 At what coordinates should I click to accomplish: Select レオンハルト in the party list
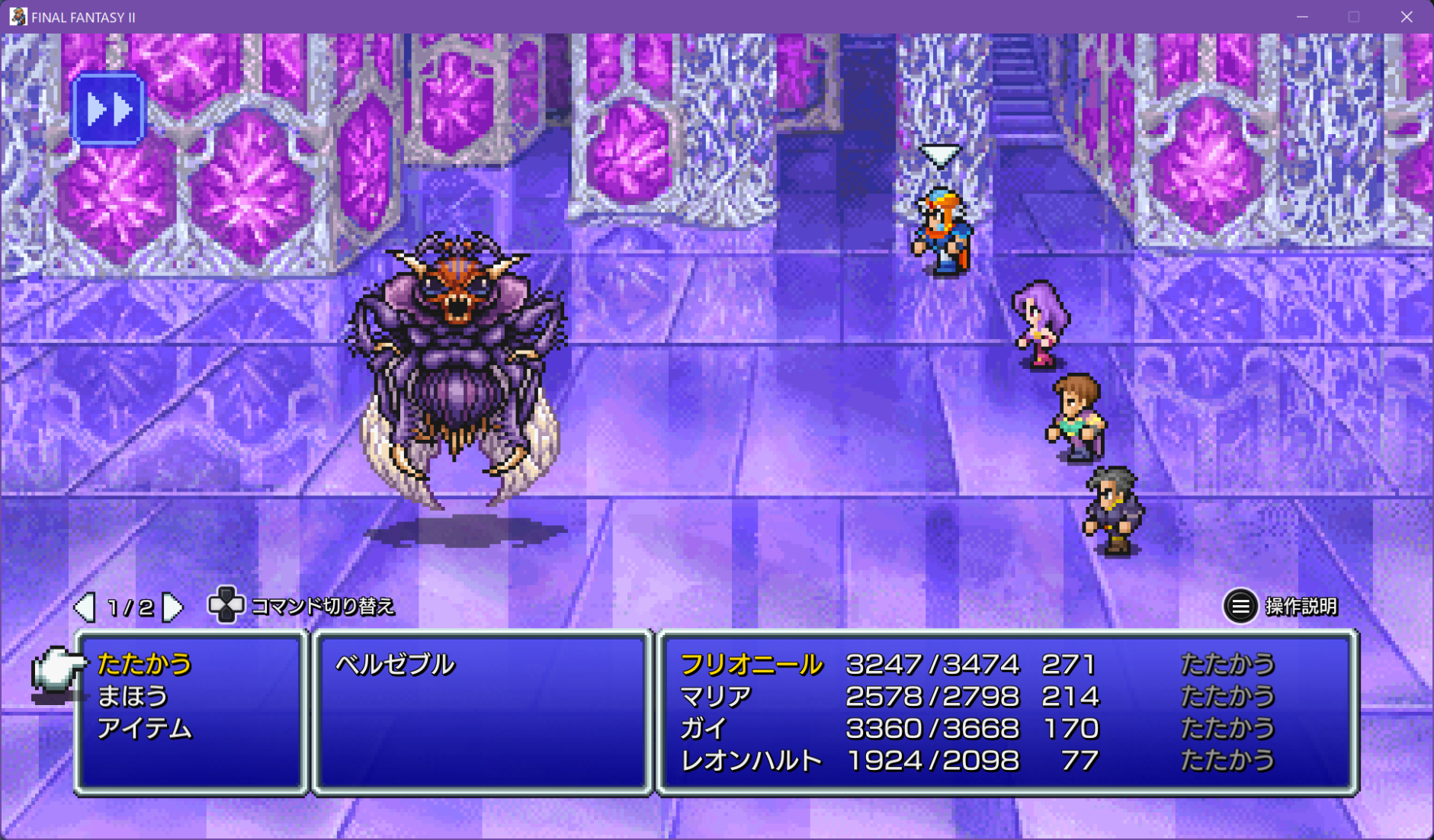pyautogui.click(x=751, y=761)
